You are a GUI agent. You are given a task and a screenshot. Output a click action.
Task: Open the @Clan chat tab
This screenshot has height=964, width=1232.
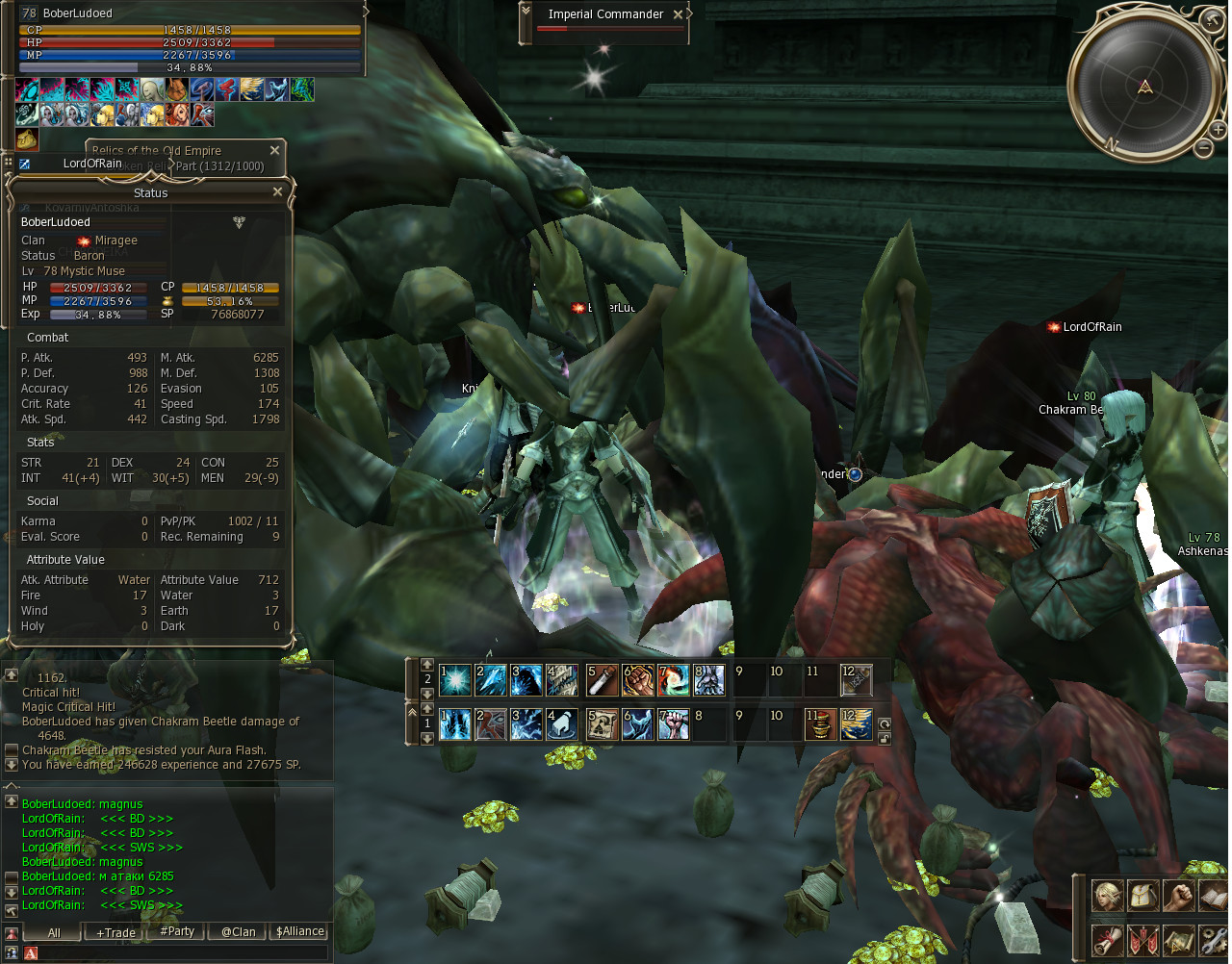[239, 931]
